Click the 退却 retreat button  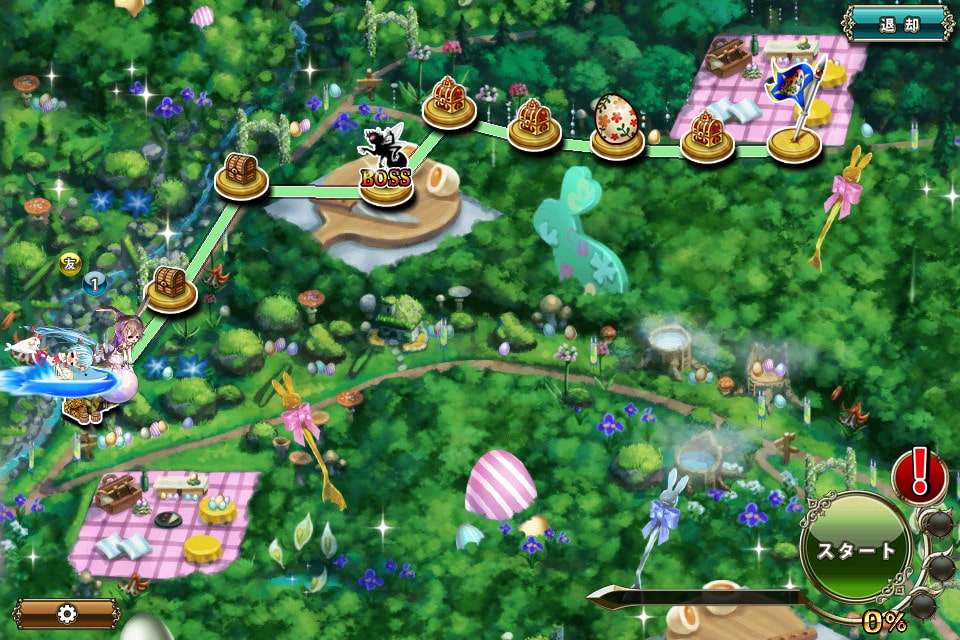(898, 23)
